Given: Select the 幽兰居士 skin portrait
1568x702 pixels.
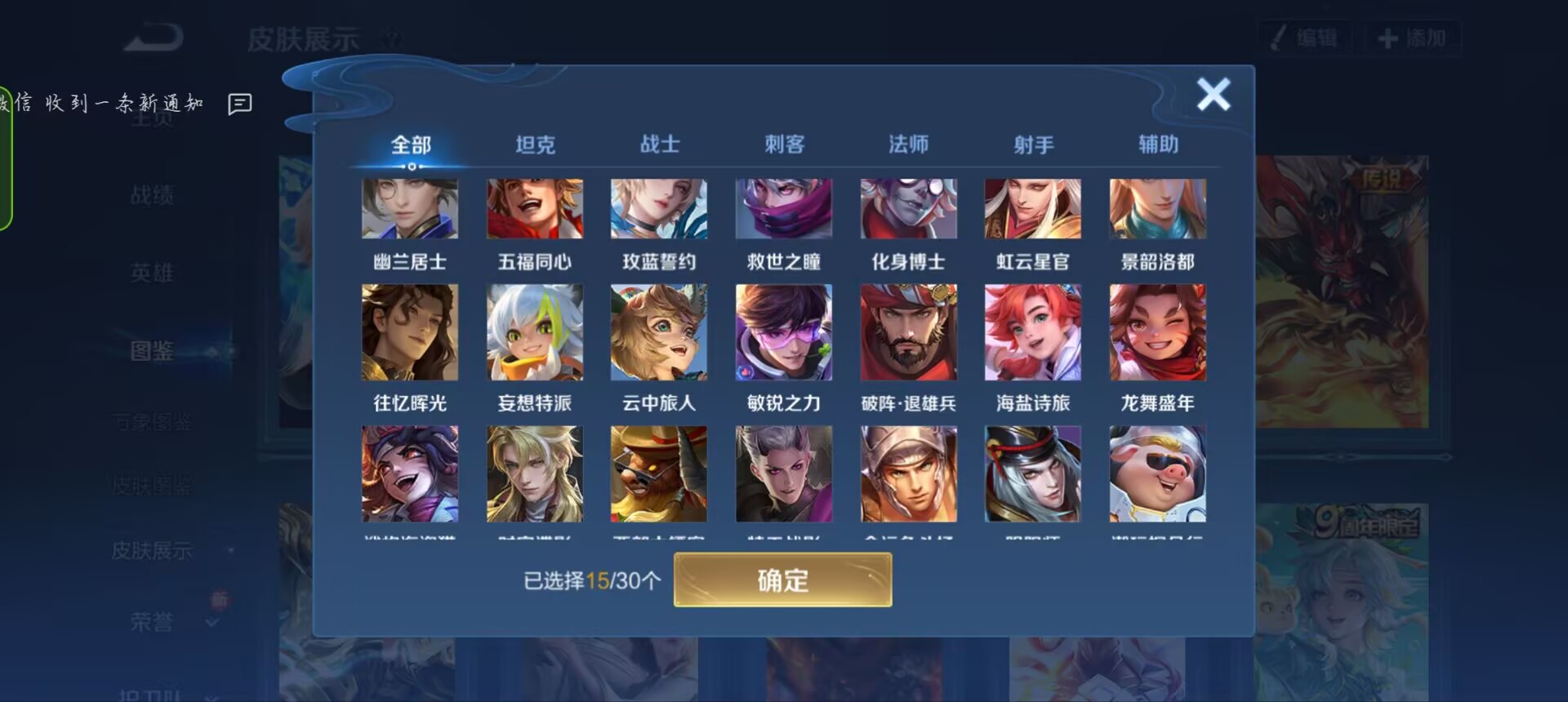Looking at the screenshot, I should [410, 208].
